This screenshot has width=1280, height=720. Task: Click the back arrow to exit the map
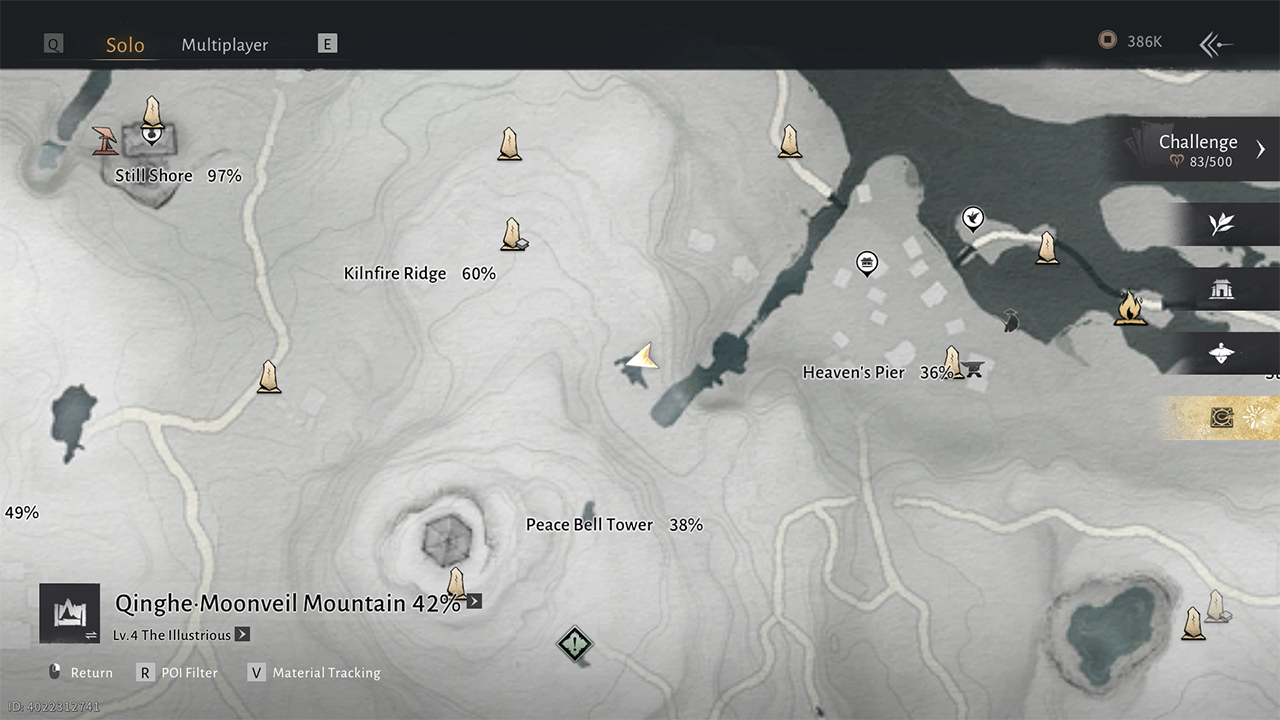click(1215, 44)
